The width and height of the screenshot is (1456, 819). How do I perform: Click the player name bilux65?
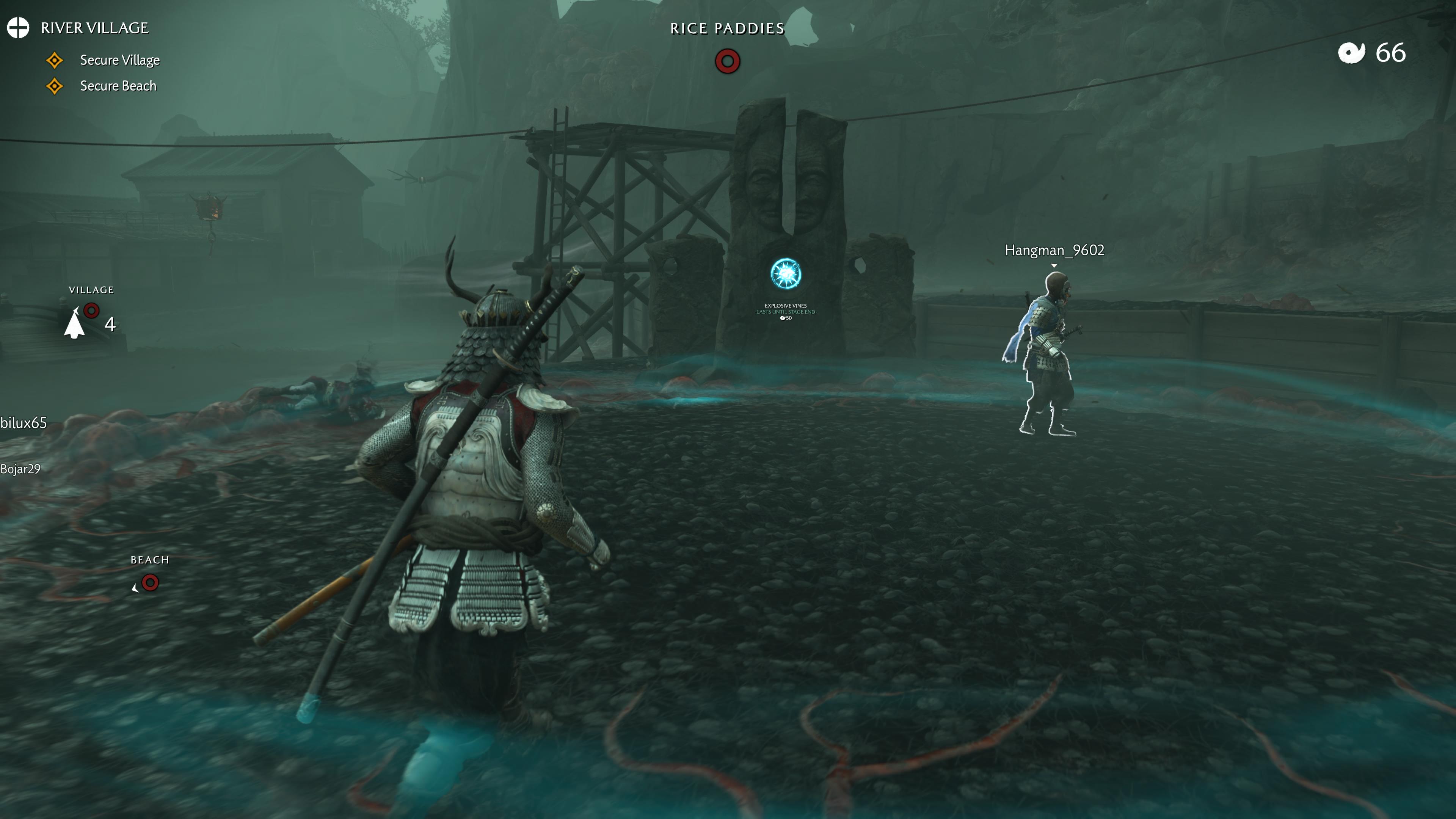23,422
